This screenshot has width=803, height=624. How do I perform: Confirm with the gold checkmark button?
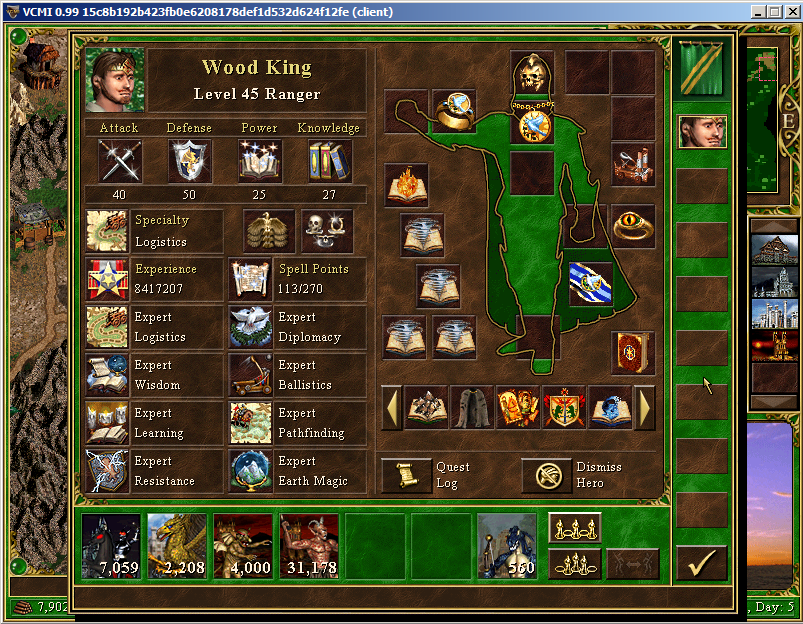[700, 563]
